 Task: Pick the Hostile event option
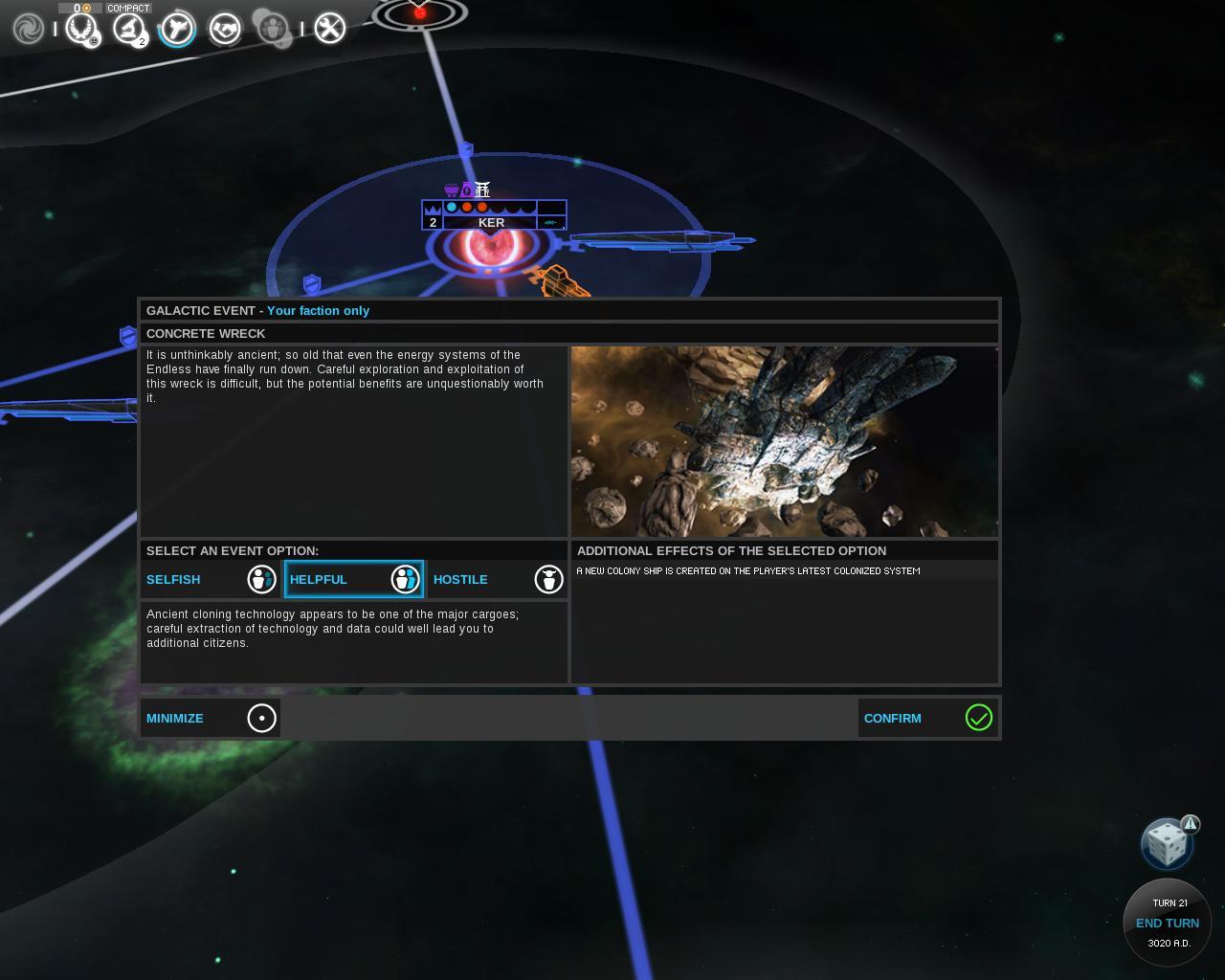click(498, 579)
